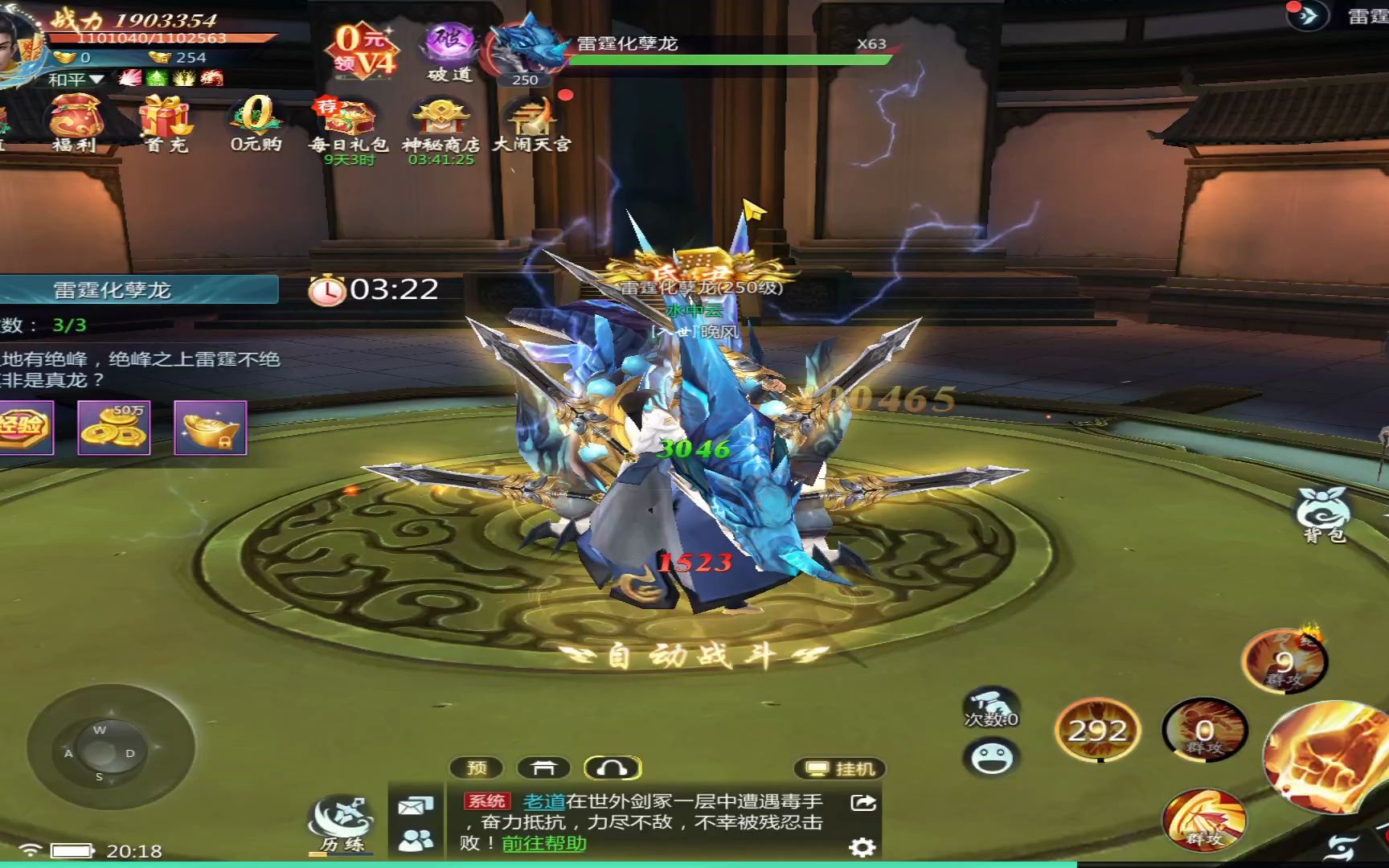1389x868 pixels.
Task: Open chat settings gear icon
Action: coord(862,846)
